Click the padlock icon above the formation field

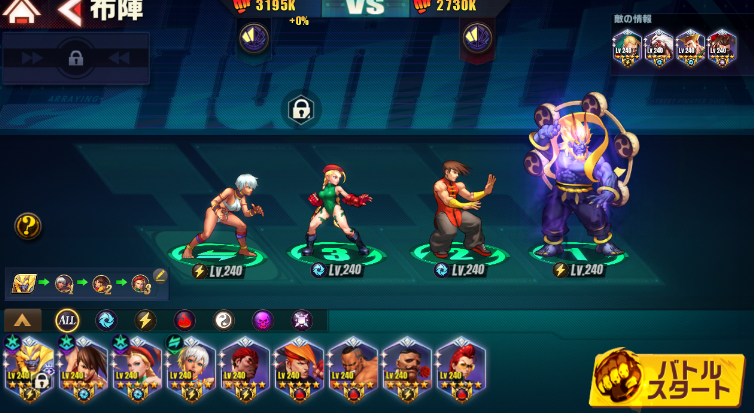pos(299,110)
